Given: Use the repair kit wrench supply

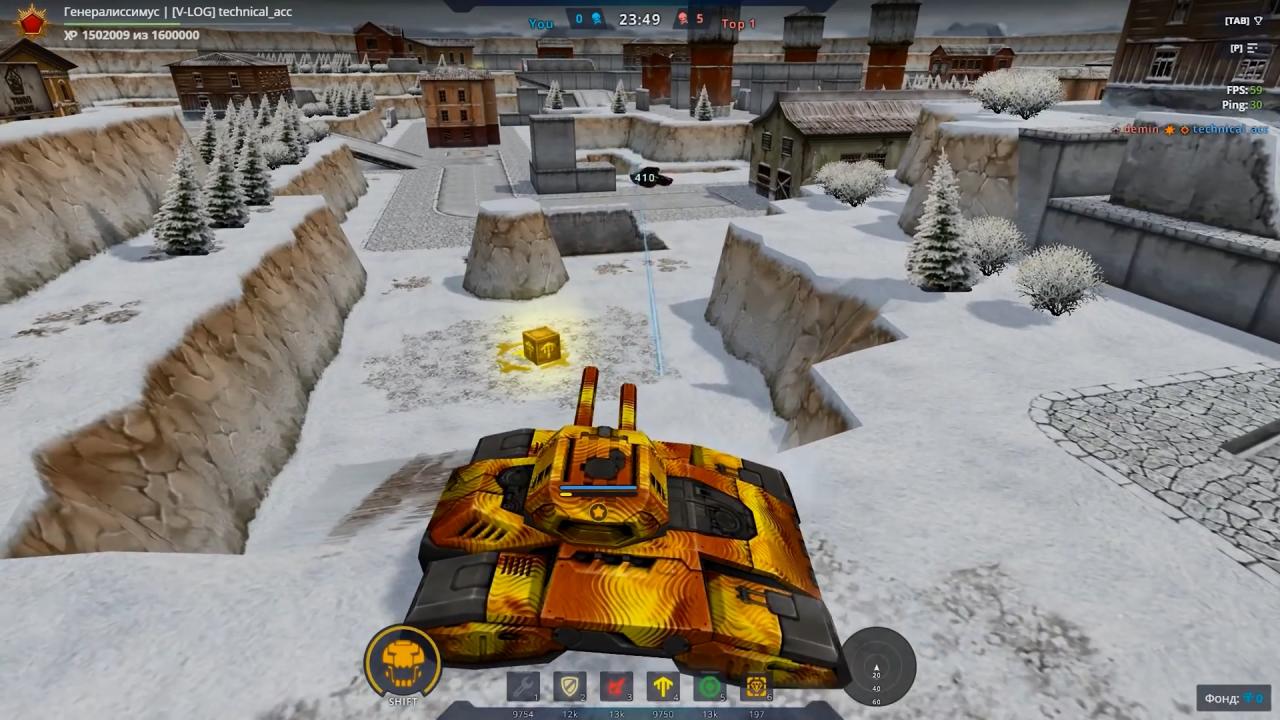Looking at the screenshot, I should tap(523, 687).
